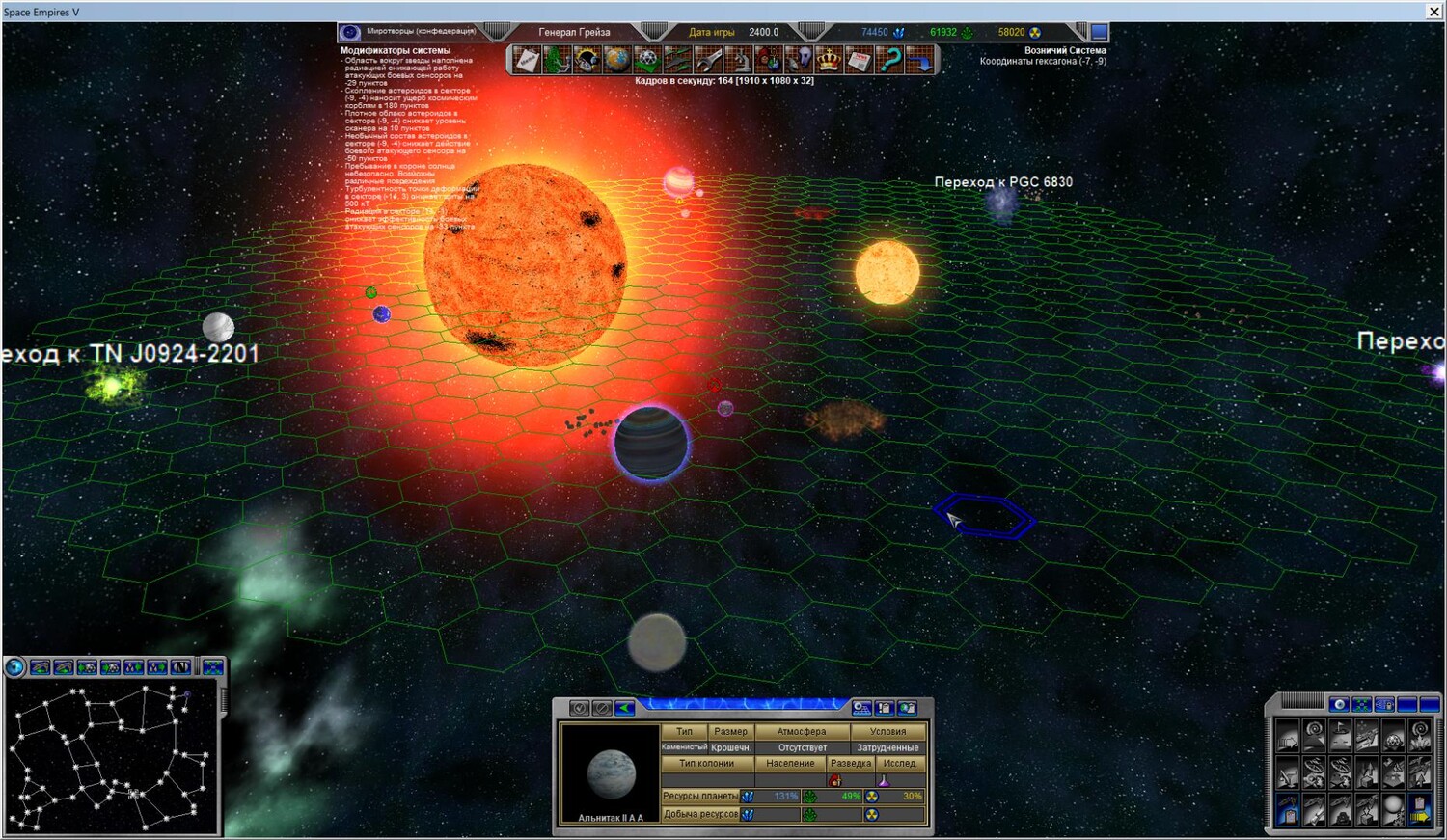Click the round blue button above minimap
Image resolution: width=1447 pixels, height=840 pixels.
pos(14,667)
